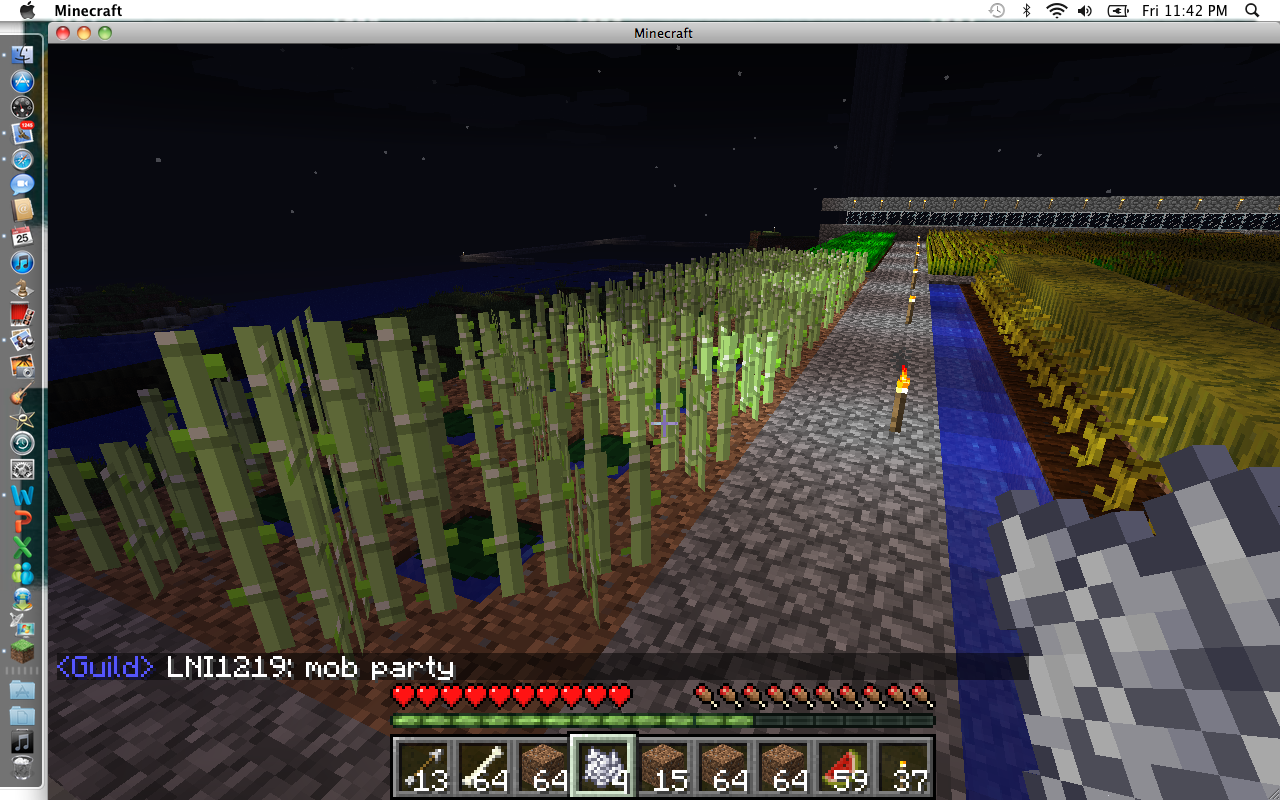
Task: Open the Minecraft application menu
Action: (90, 11)
